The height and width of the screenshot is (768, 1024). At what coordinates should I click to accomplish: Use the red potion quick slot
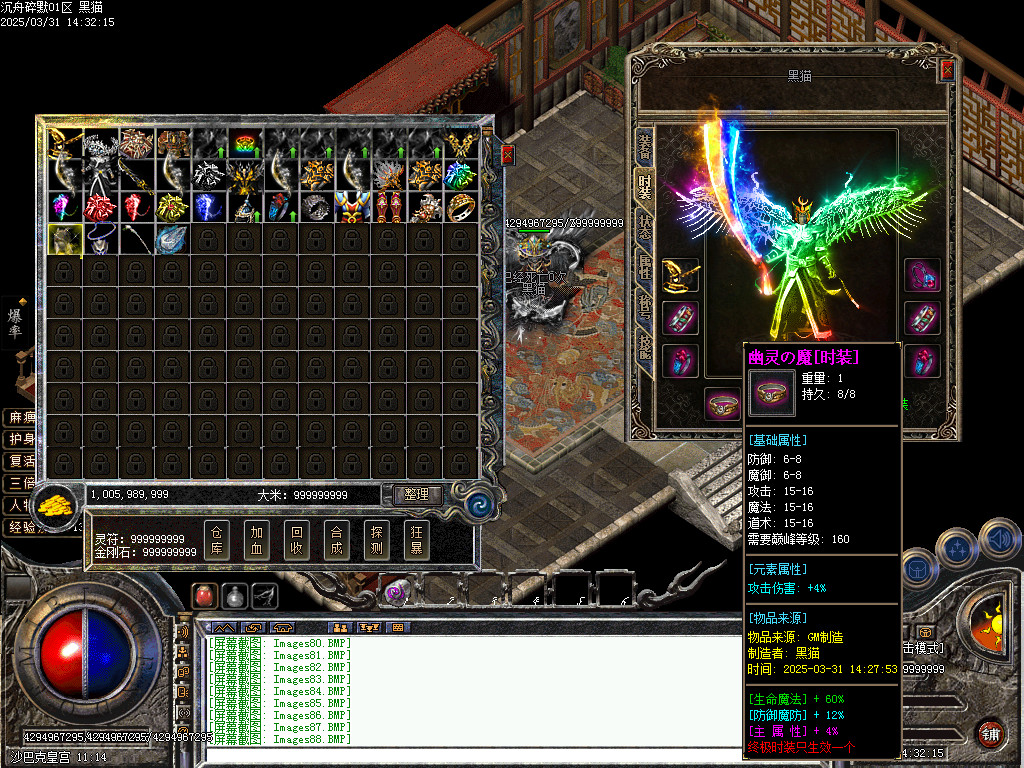pos(205,595)
